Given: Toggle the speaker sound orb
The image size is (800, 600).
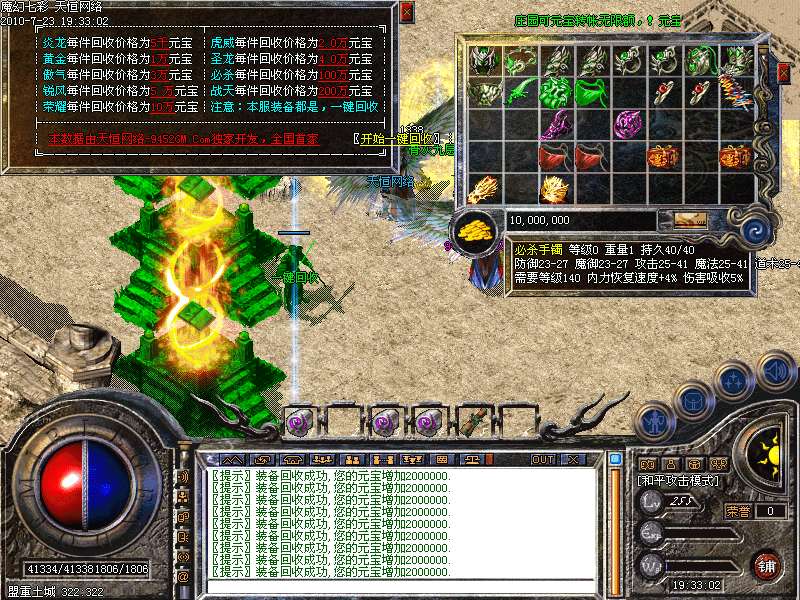Looking at the screenshot, I should (775, 372).
